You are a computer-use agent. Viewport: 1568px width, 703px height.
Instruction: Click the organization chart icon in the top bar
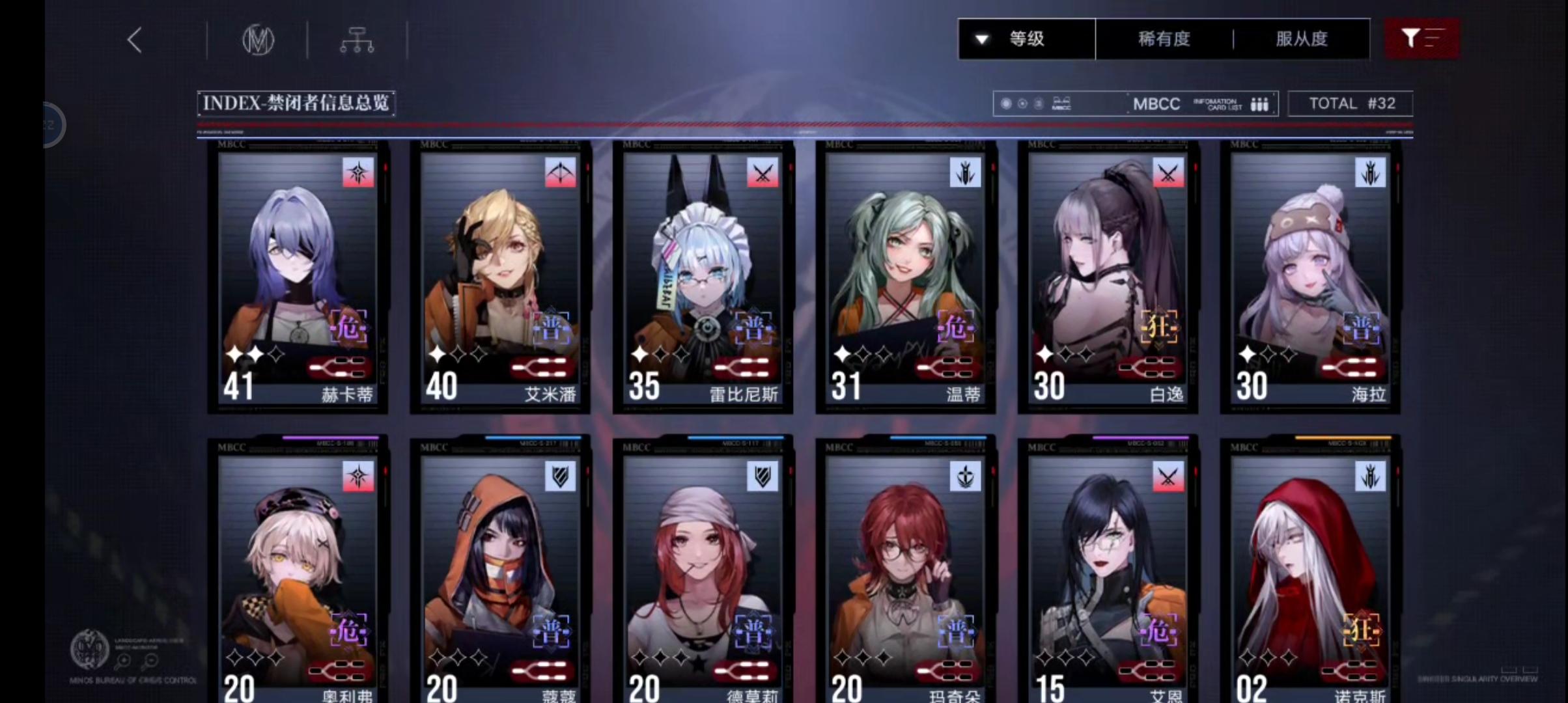(357, 39)
